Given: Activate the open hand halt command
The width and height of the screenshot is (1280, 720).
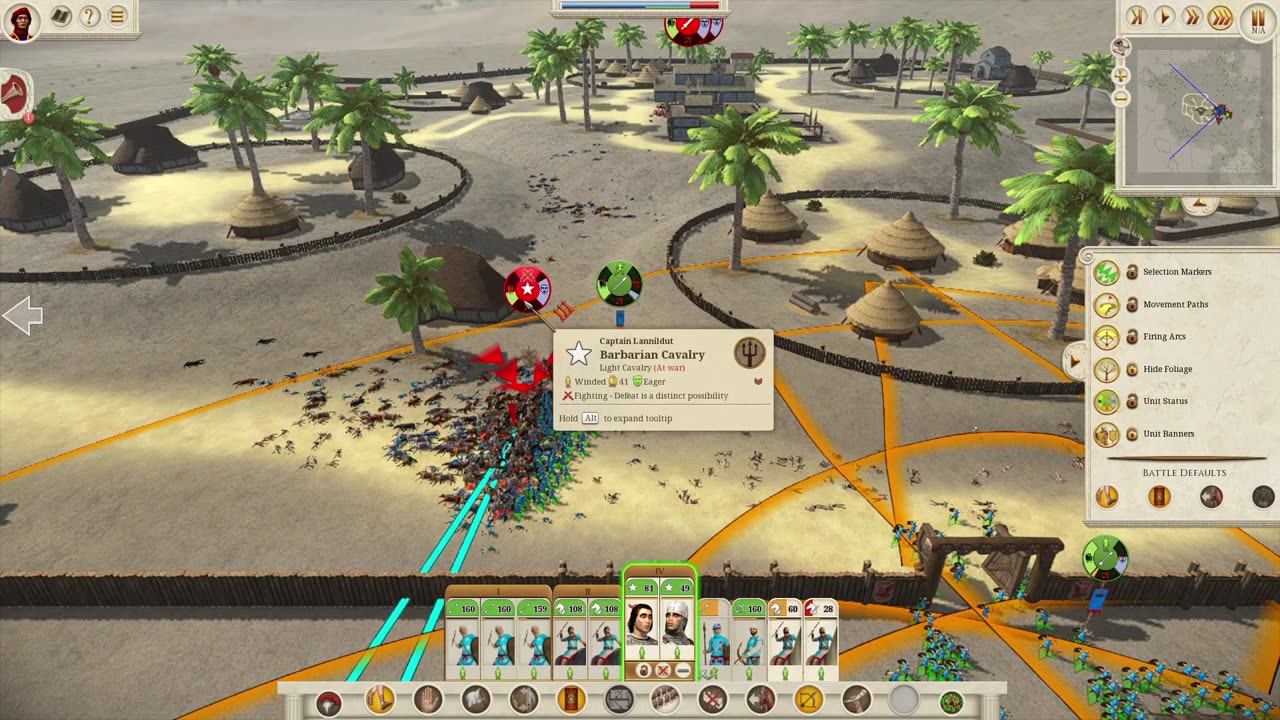Looking at the screenshot, I should [428, 700].
